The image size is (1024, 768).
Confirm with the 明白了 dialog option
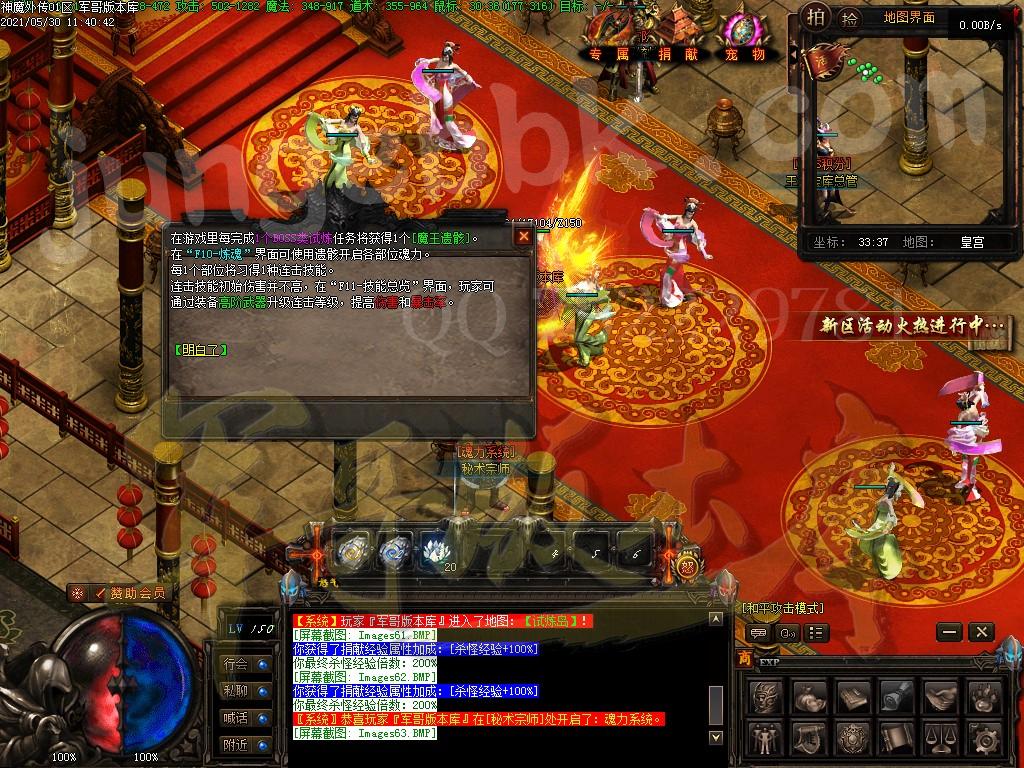click(x=200, y=350)
